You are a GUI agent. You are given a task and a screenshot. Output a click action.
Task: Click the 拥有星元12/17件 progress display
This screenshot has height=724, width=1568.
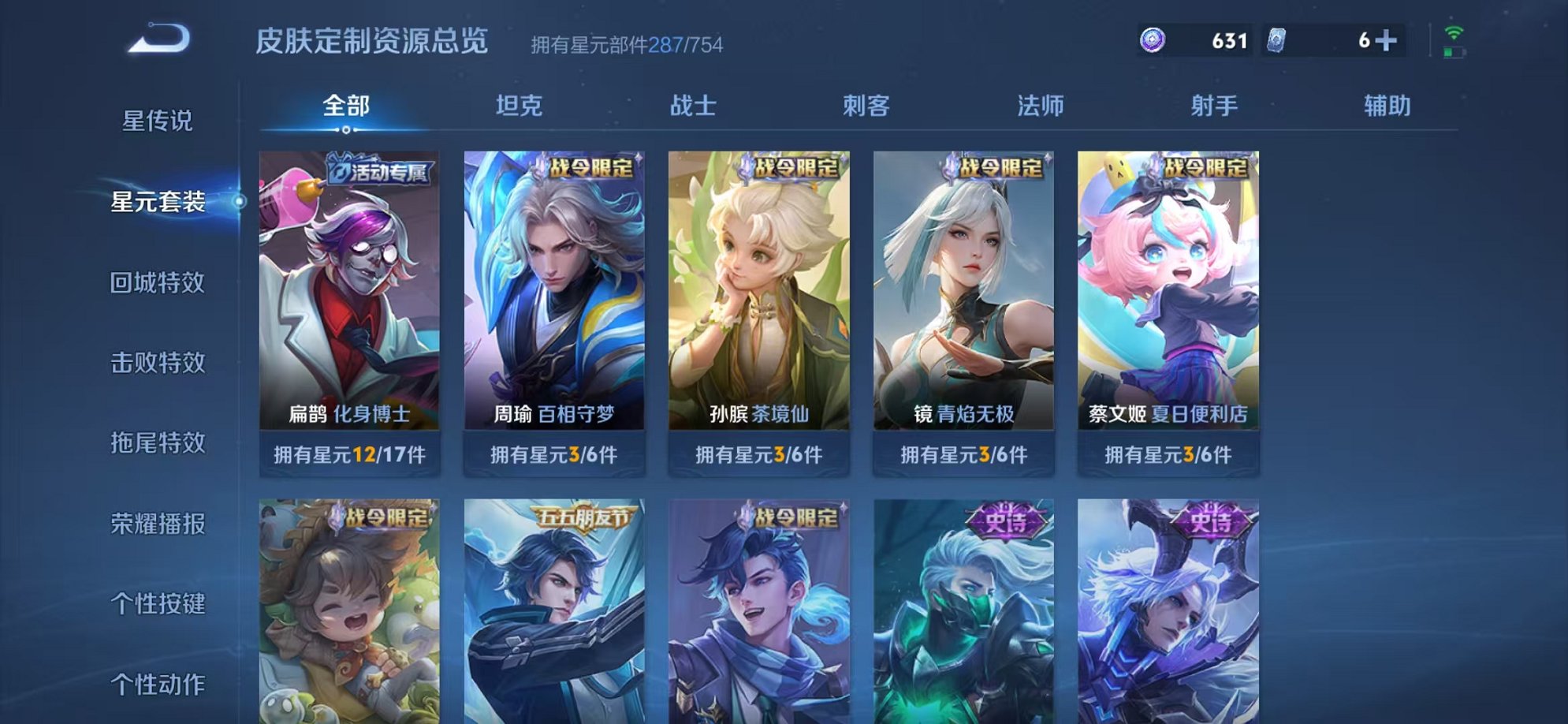[x=349, y=454]
